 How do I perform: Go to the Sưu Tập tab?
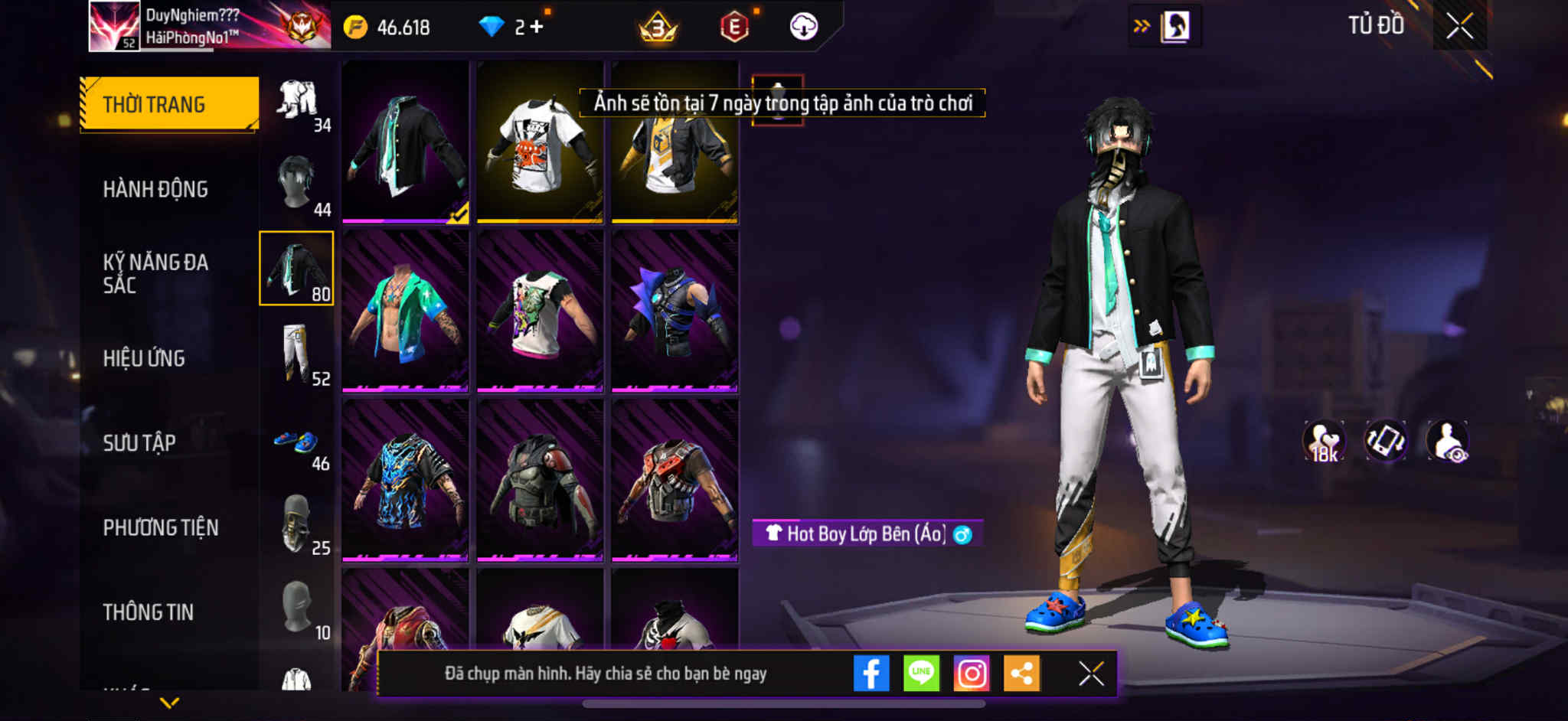click(x=139, y=443)
